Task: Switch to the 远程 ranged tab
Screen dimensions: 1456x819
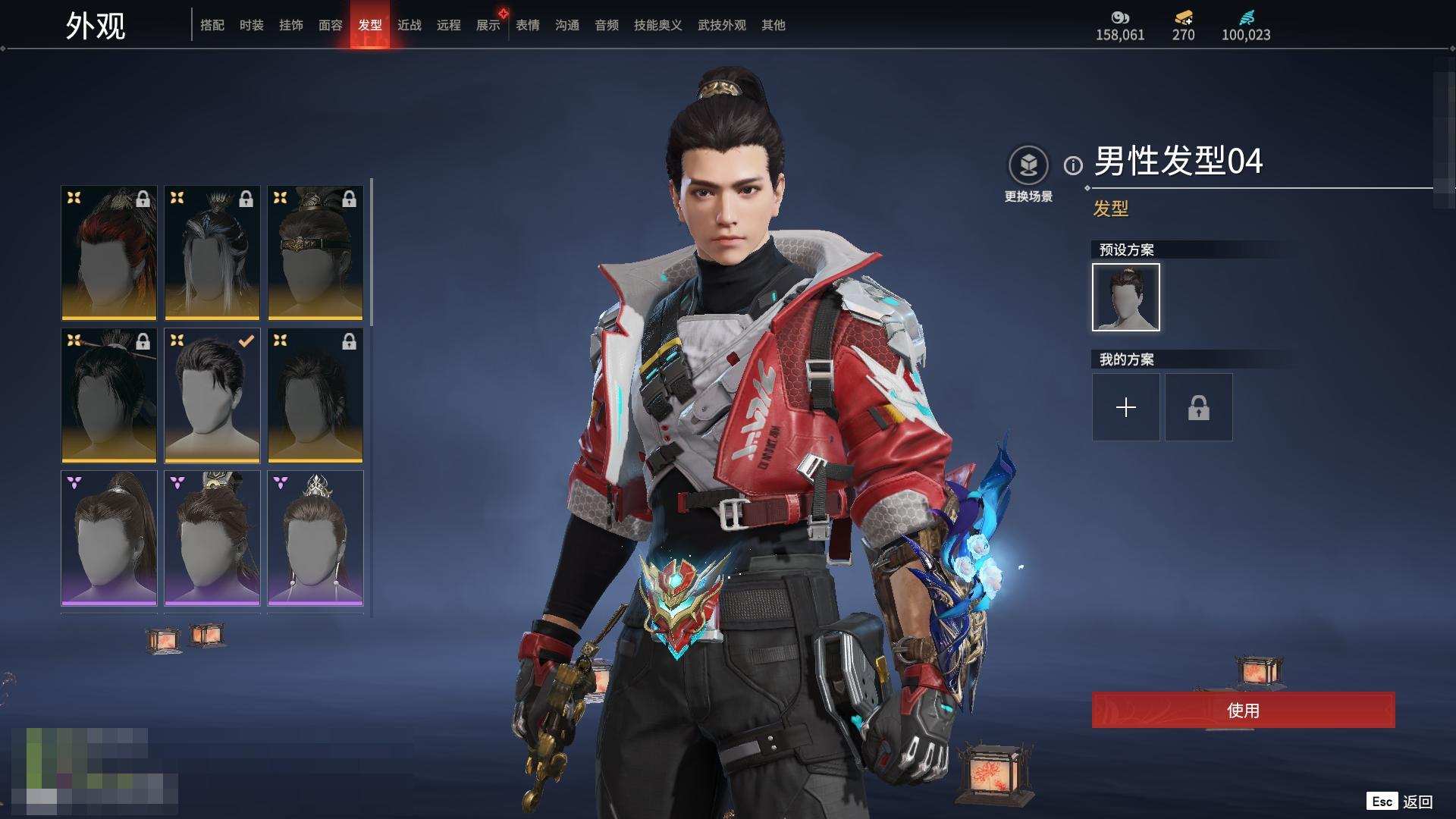Action: click(x=448, y=25)
